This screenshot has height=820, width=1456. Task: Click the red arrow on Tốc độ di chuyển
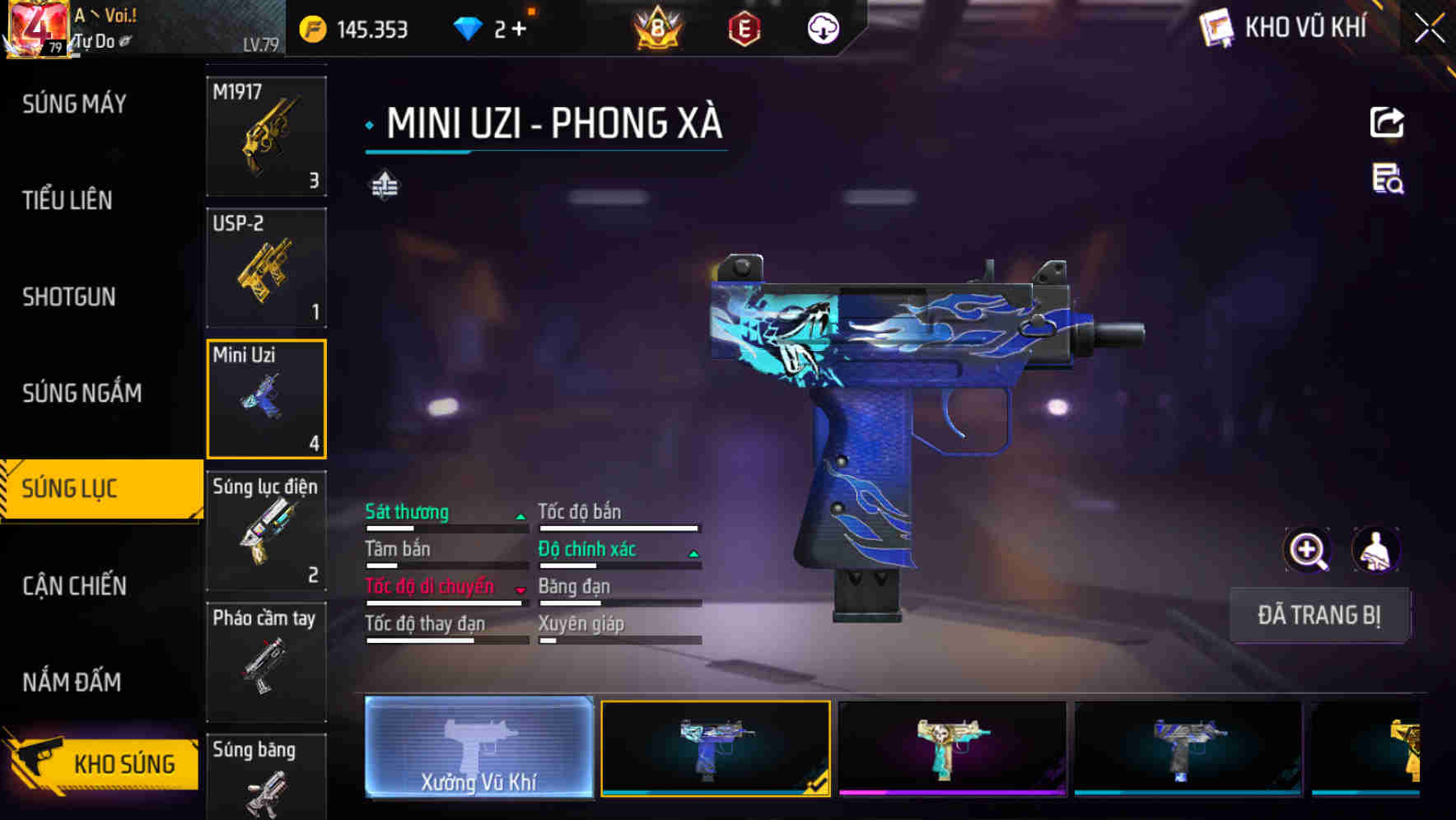520,589
